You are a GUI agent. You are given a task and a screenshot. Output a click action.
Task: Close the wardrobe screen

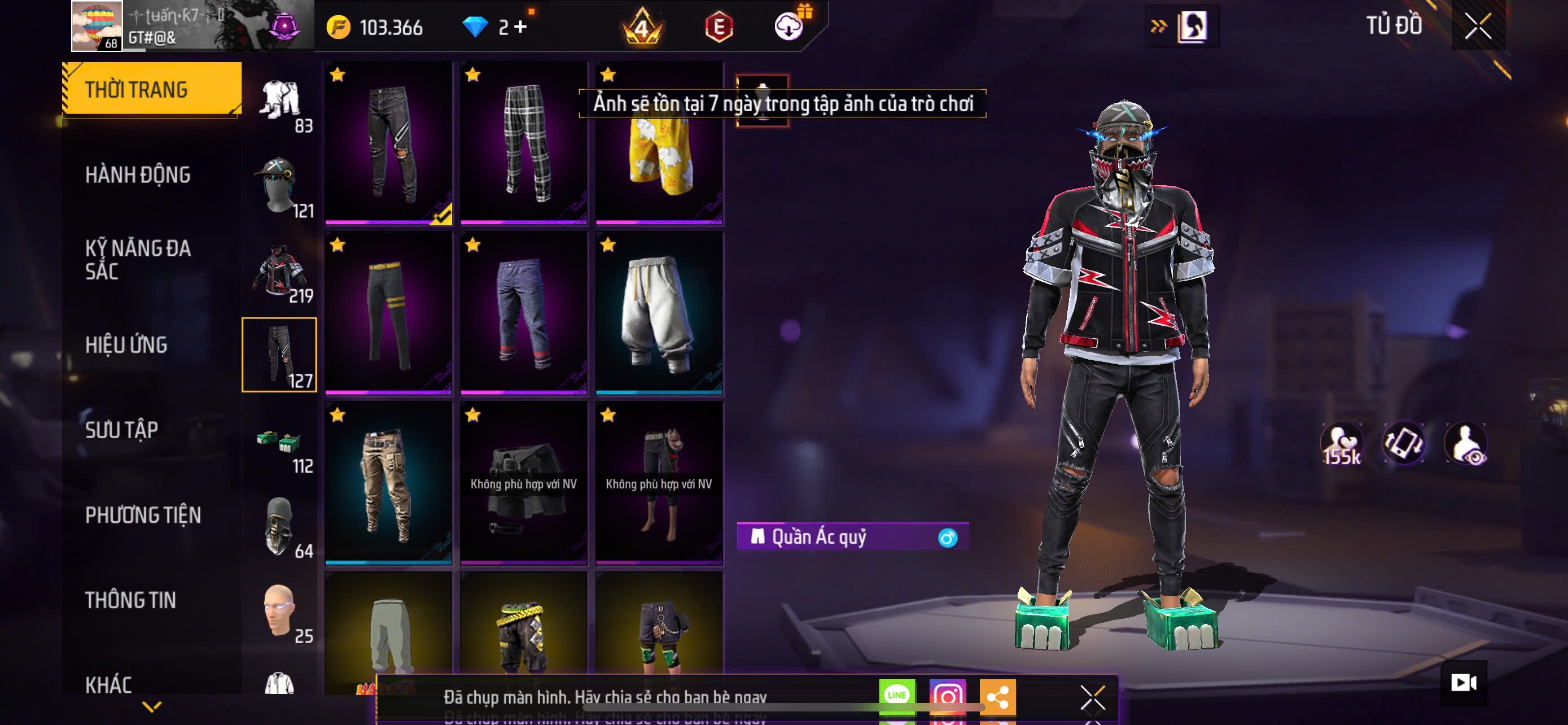(1477, 26)
